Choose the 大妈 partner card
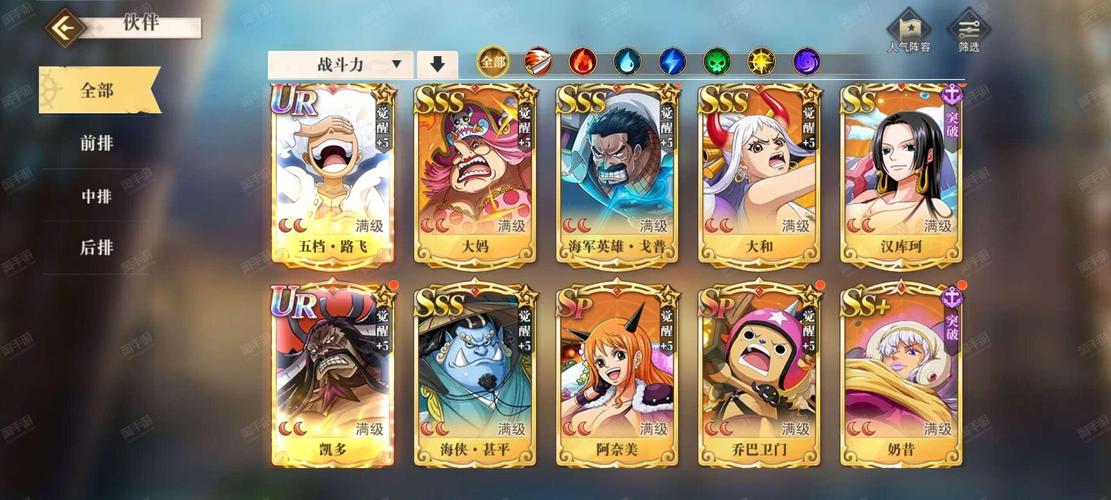This screenshot has width=1111, height=500. coord(475,175)
